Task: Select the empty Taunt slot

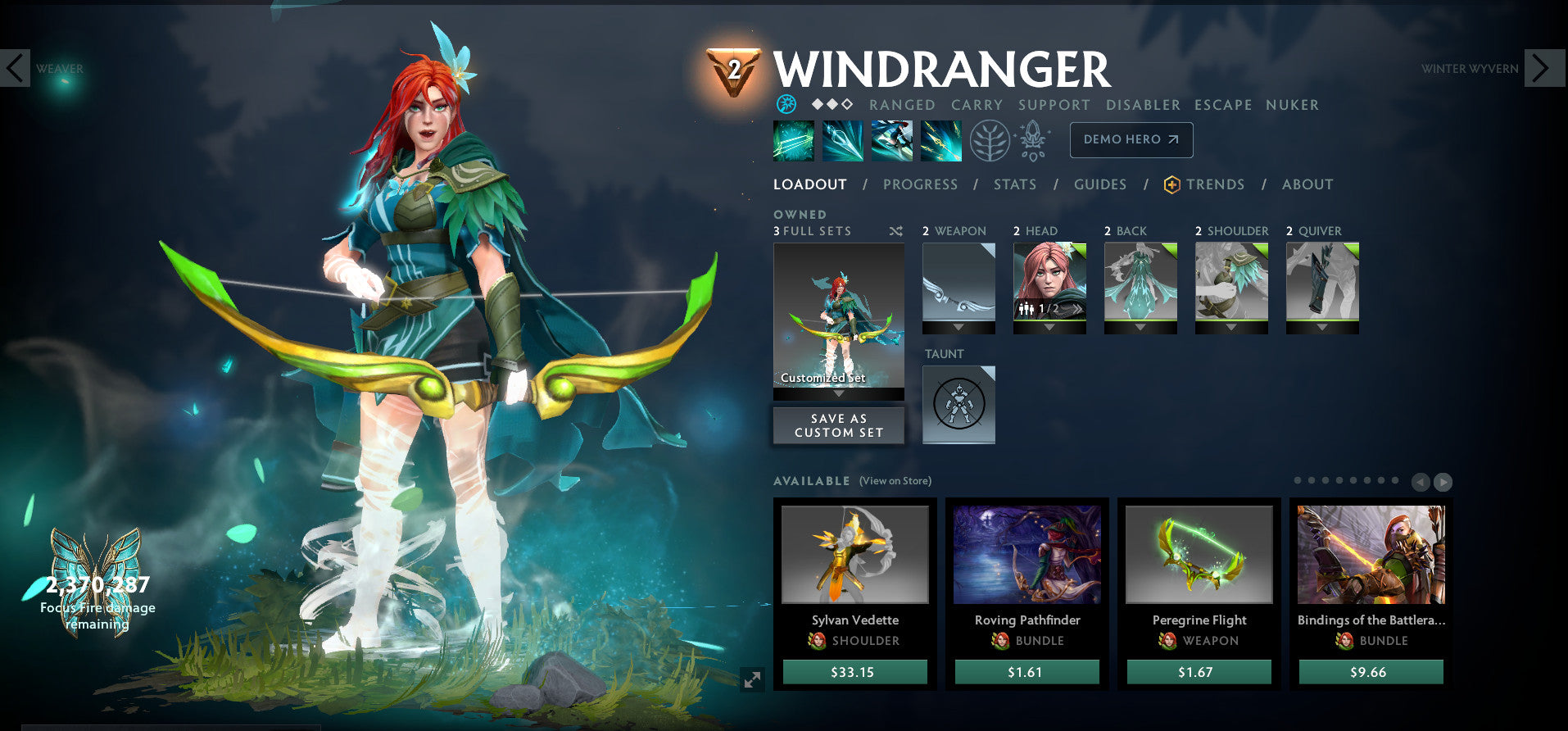Action: 958,403
